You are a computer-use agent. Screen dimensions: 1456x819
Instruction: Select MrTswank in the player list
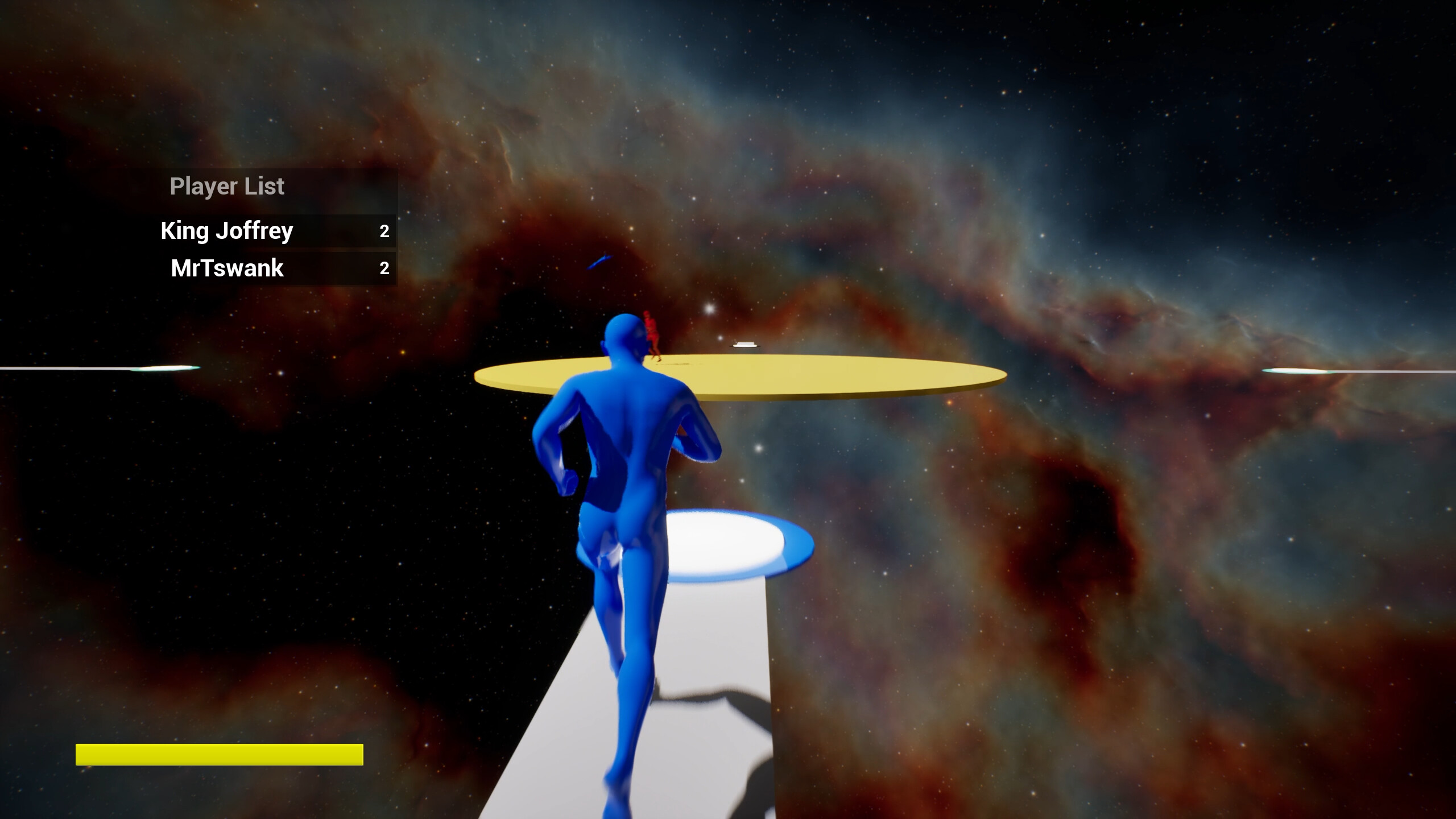click(x=225, y=267)
